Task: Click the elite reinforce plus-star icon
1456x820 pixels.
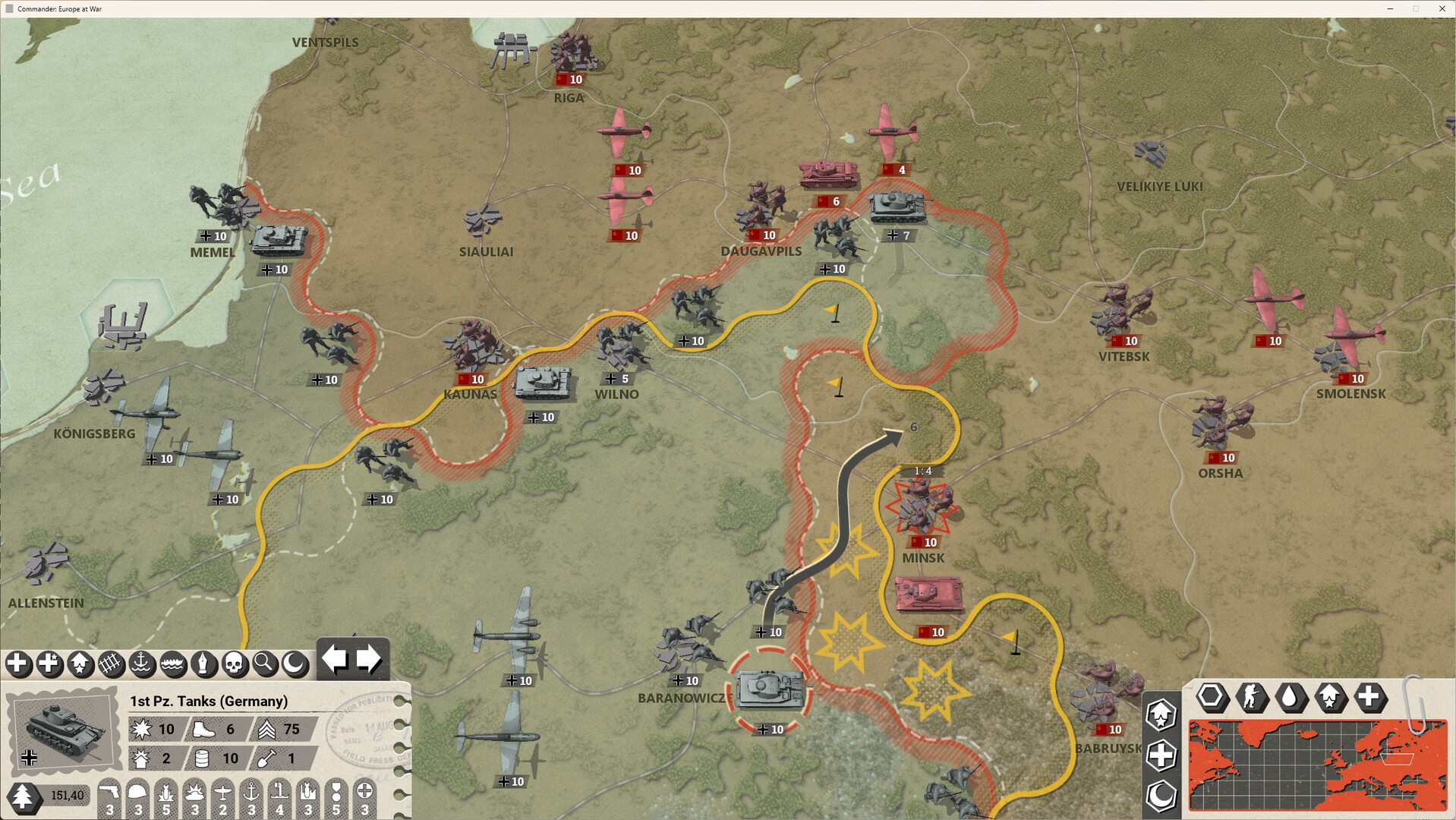Action: coord(49,664)
